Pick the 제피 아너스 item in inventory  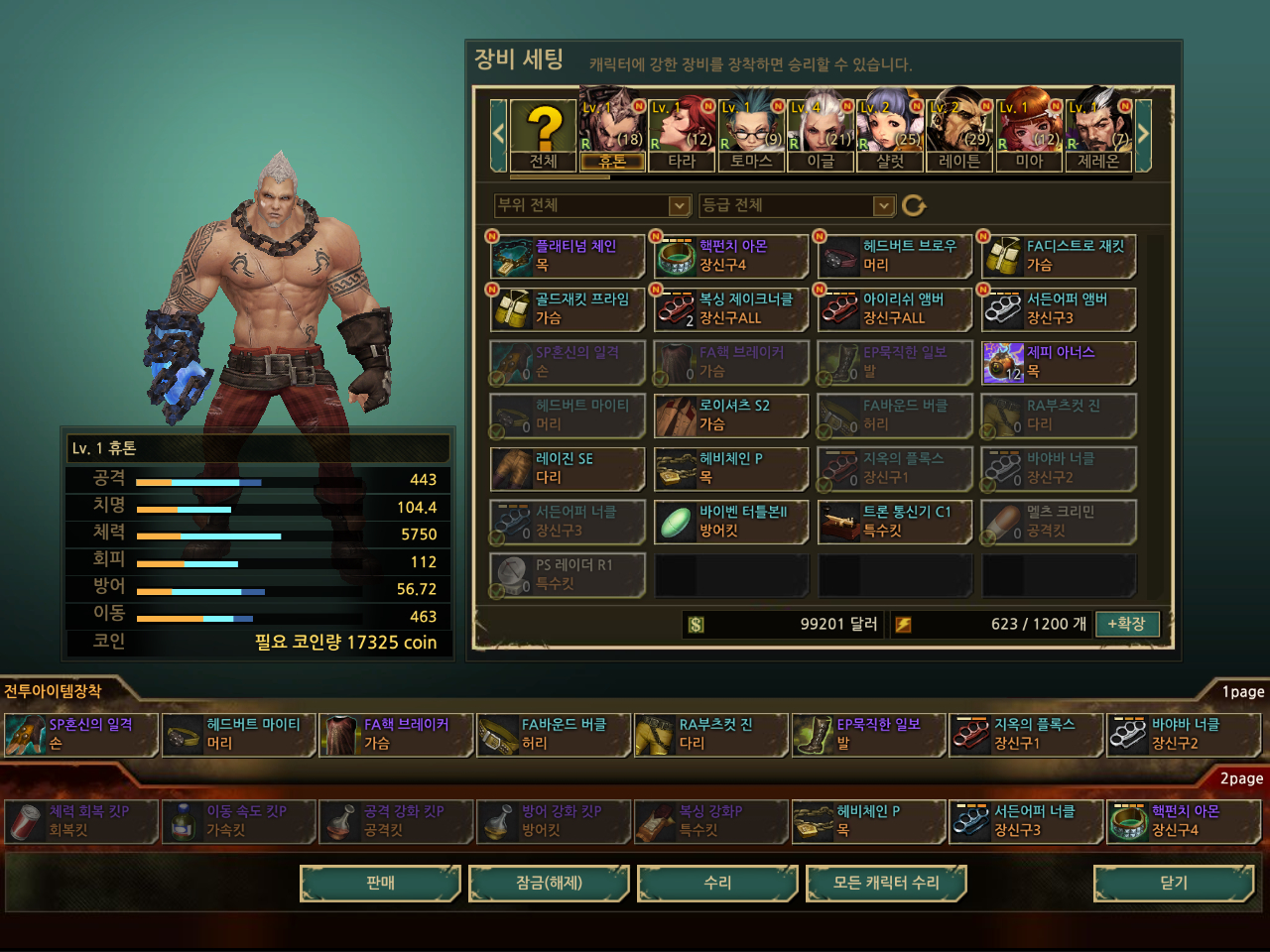(x=1059, y=362)
